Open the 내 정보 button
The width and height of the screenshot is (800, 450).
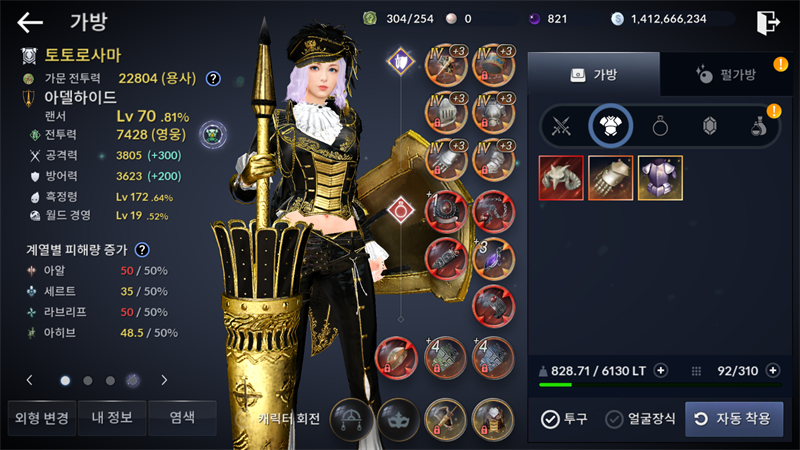pos(110,418)
